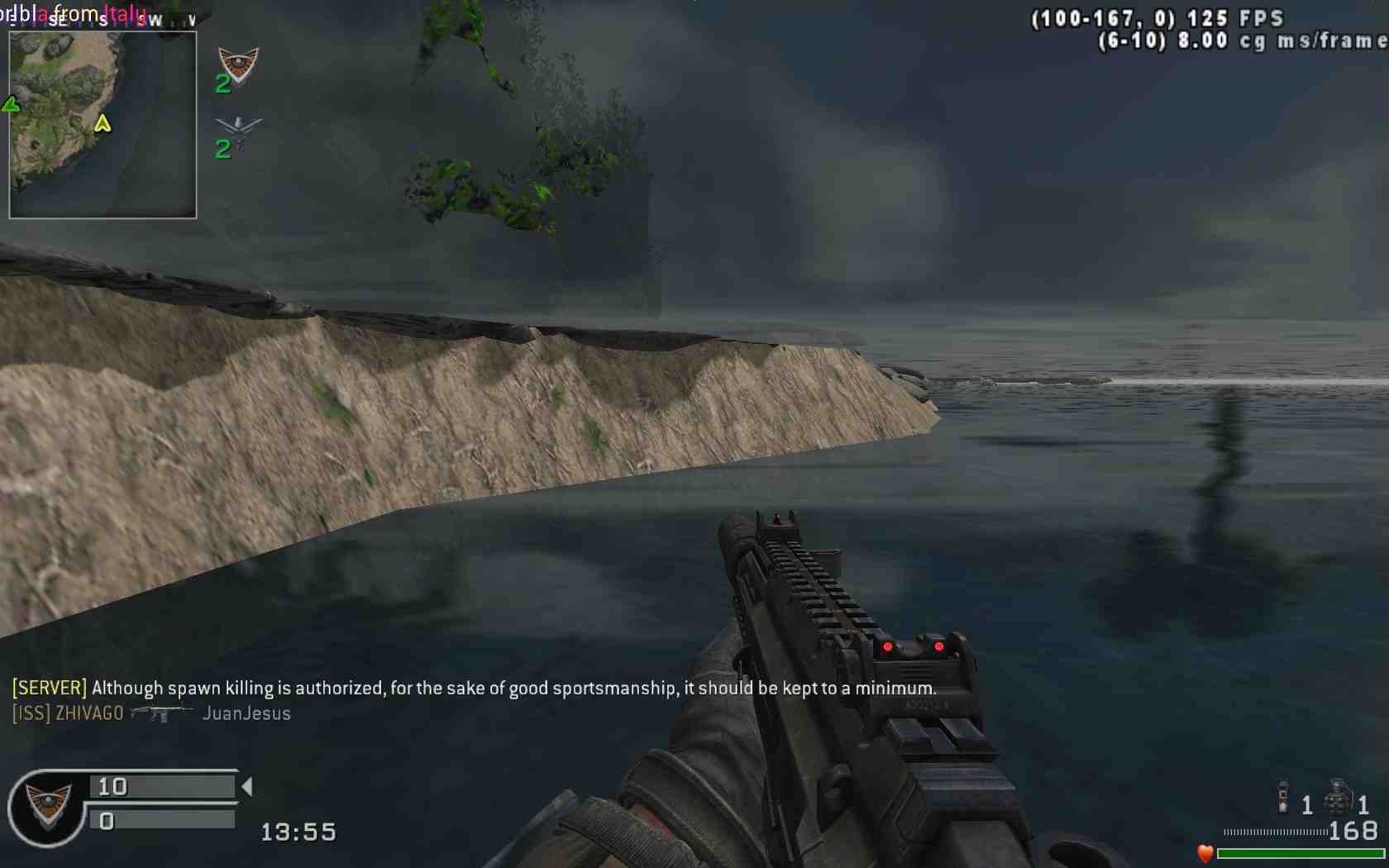Select the yellow player arrow on the minimap
The height and width of the screenshot is (868, 1389).
(103, 123)
